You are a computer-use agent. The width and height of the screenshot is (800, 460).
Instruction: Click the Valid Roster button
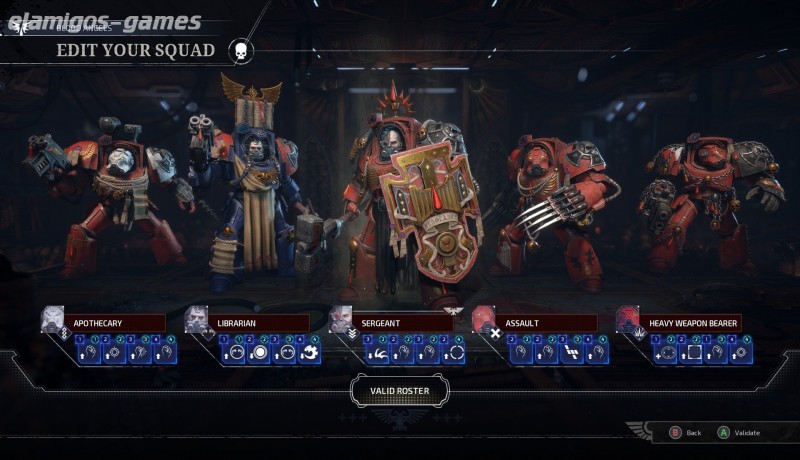tap(399, 390)
